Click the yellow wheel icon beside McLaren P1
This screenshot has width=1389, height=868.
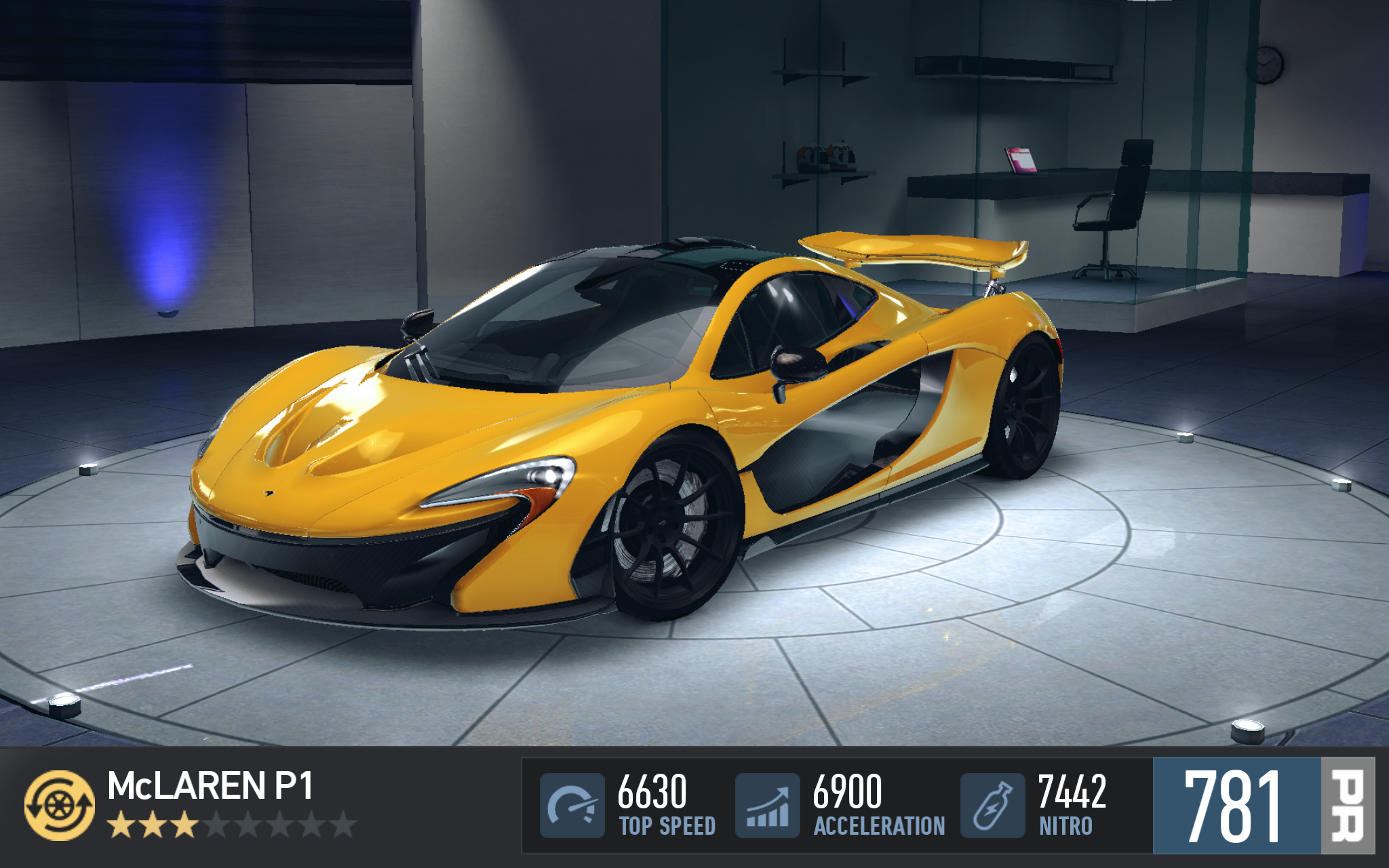click(60, 805)
